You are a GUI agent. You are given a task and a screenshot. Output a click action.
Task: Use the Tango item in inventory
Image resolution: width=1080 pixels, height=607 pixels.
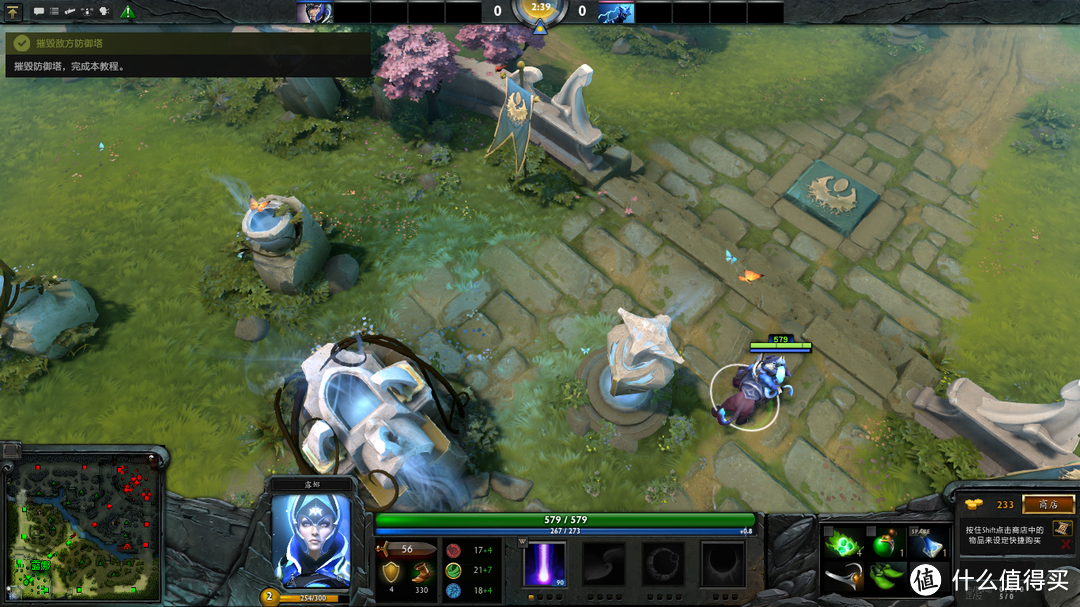click(843, 544)
